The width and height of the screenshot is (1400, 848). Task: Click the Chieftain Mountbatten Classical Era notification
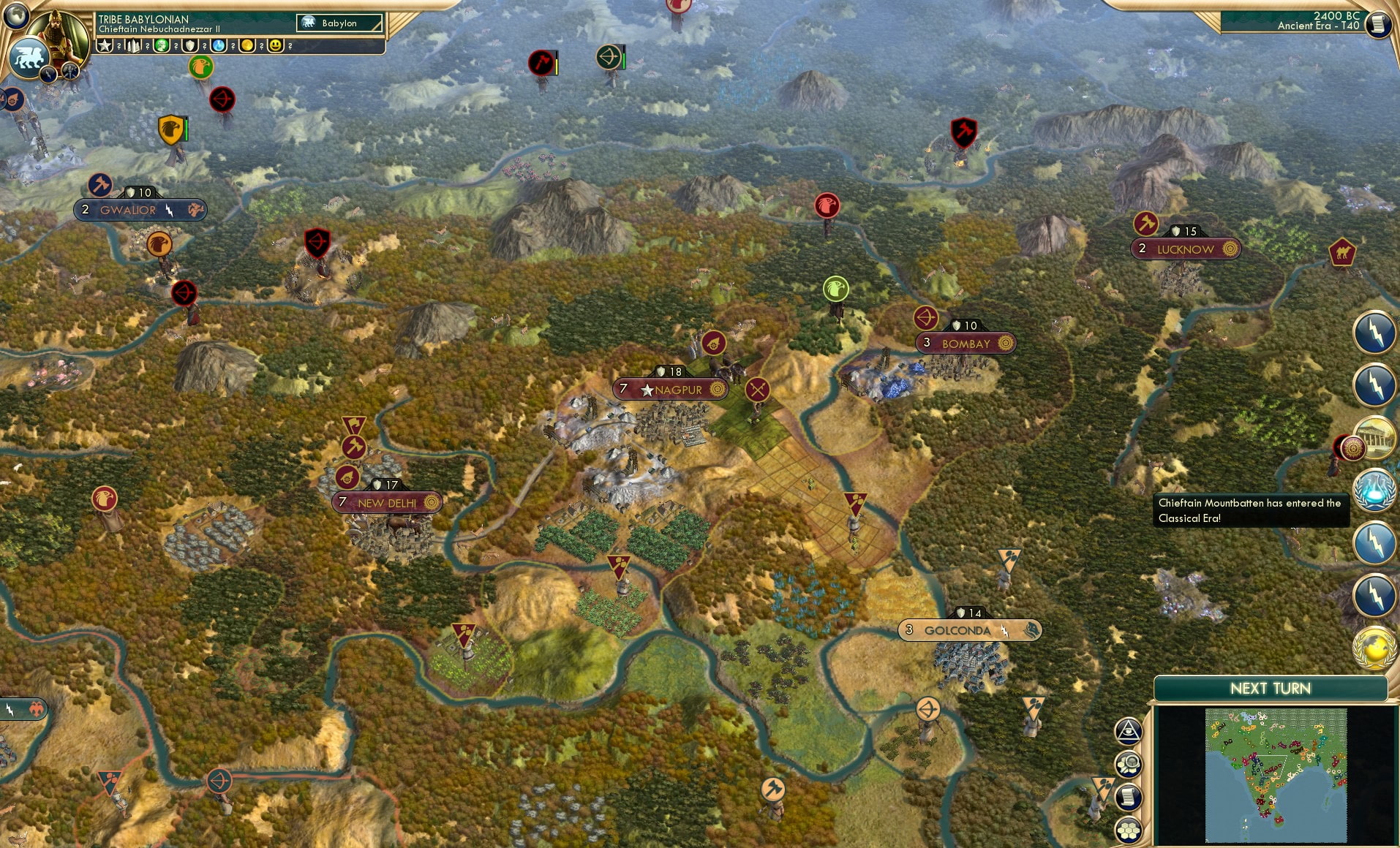pyautogui.click(x=1250, y=510)
